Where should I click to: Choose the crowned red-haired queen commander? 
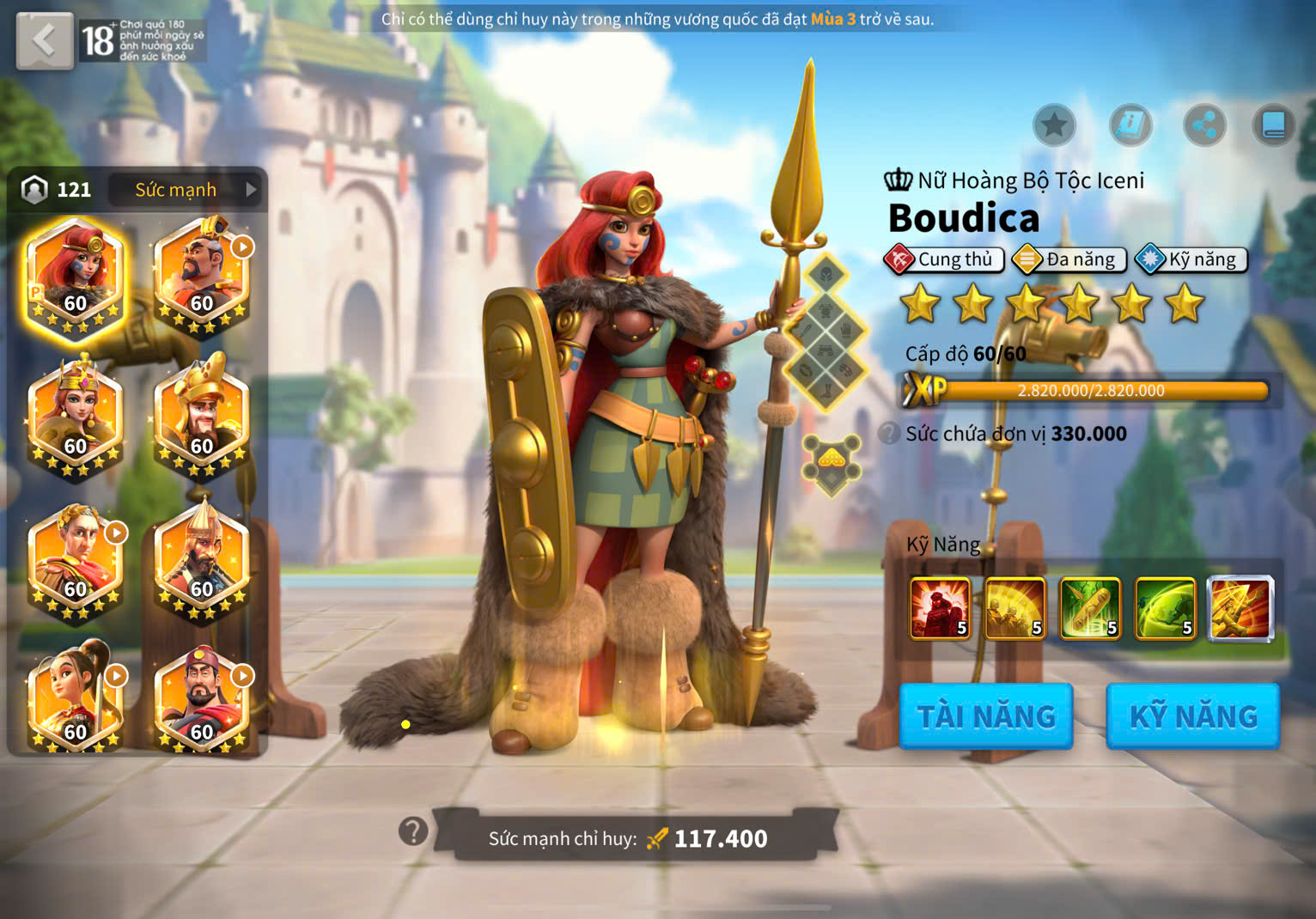(x=76, y=418)
